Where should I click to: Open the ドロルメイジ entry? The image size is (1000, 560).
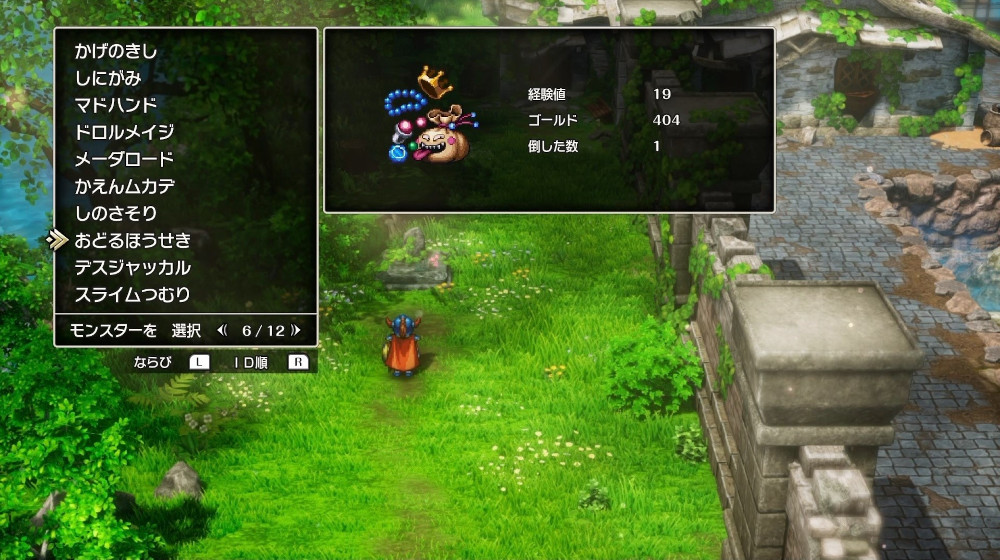pyautogui.click(x=124, y=132)
